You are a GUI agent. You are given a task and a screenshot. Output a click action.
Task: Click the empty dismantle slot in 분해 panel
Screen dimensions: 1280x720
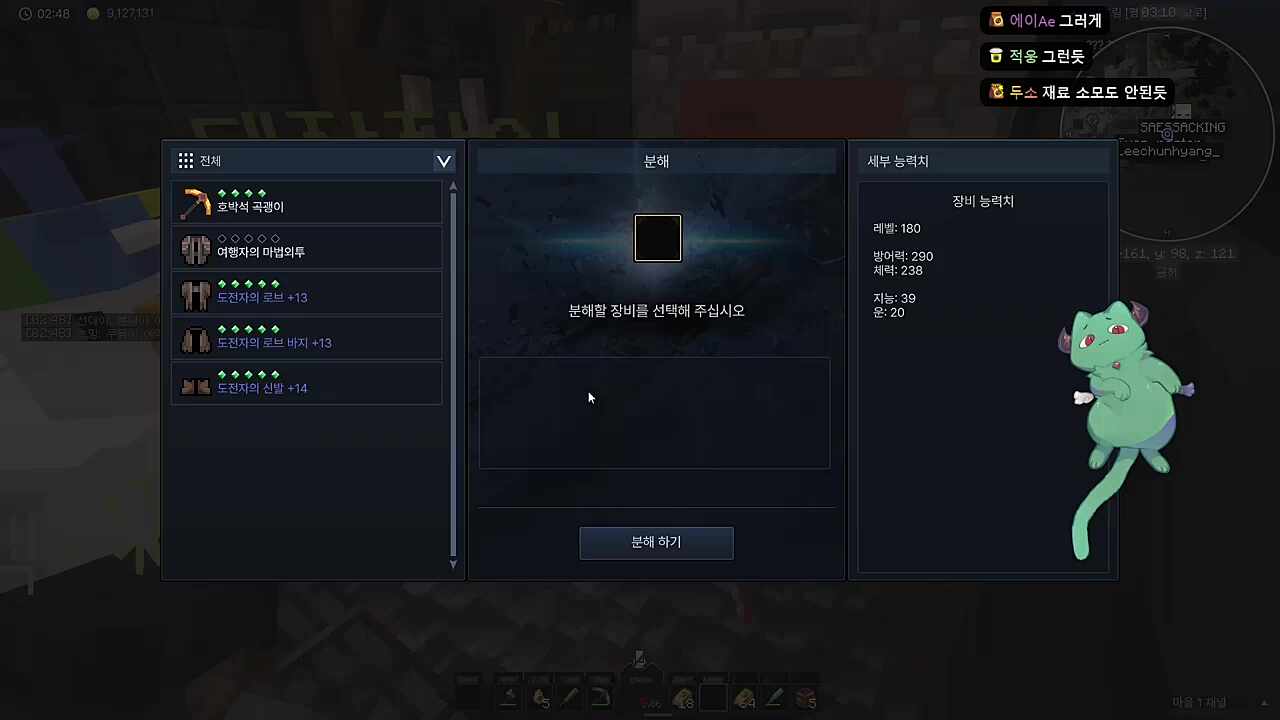pos(657,238)
